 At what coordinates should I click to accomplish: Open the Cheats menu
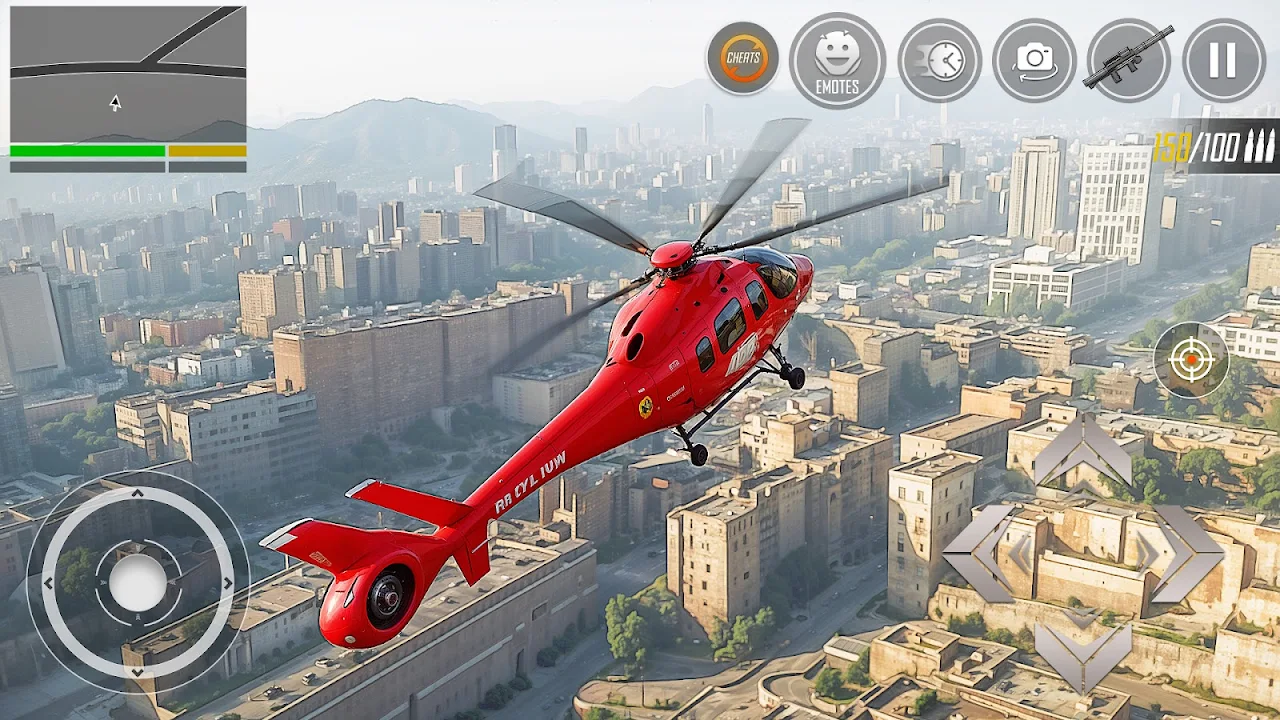coord(743,58)
